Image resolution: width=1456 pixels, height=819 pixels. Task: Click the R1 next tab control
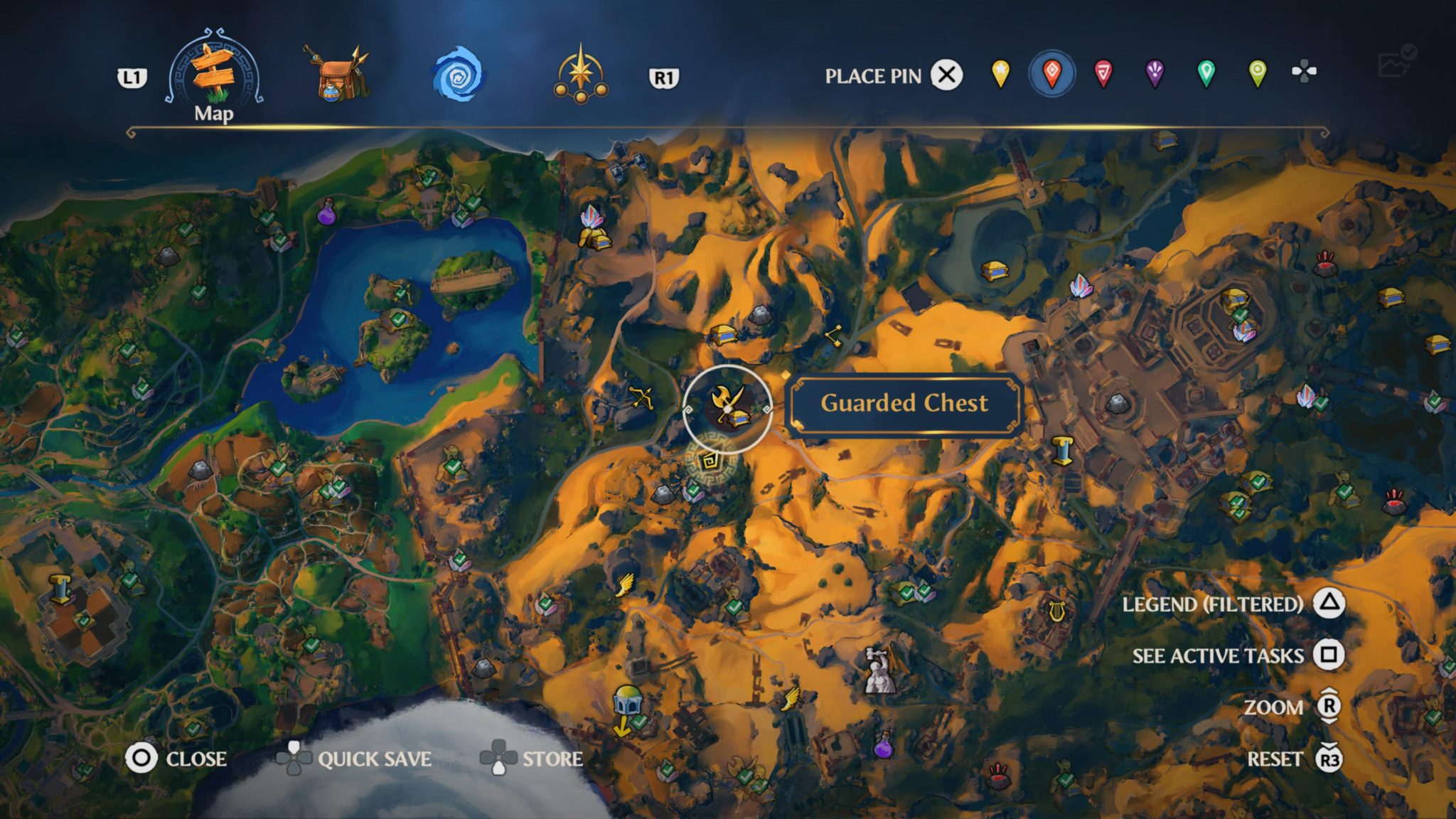click(x=665, y=76)
